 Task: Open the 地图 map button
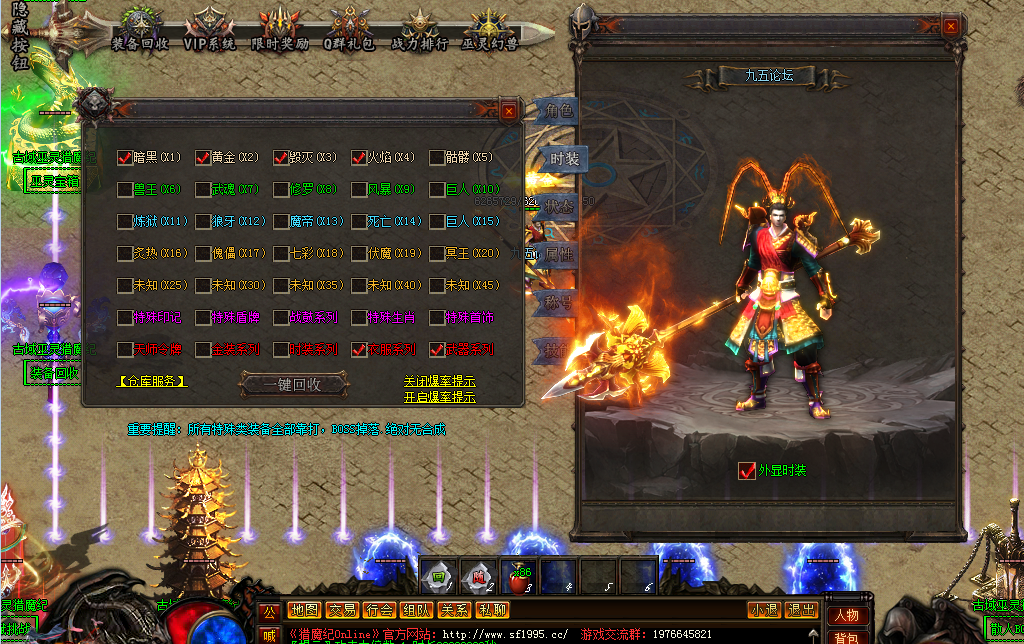click(x=304, y=610)
